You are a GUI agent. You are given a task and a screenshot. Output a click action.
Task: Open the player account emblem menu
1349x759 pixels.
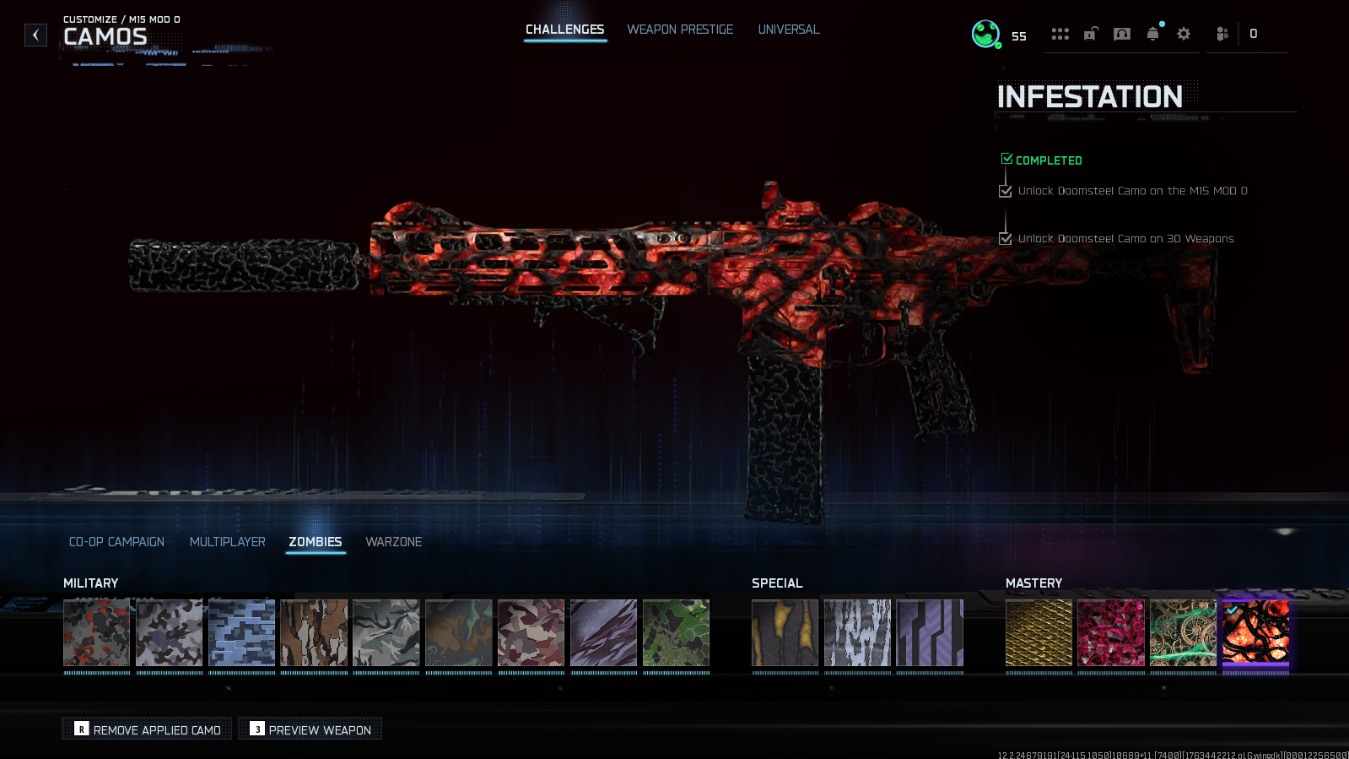pyautogui.click(x=985, y=33)
